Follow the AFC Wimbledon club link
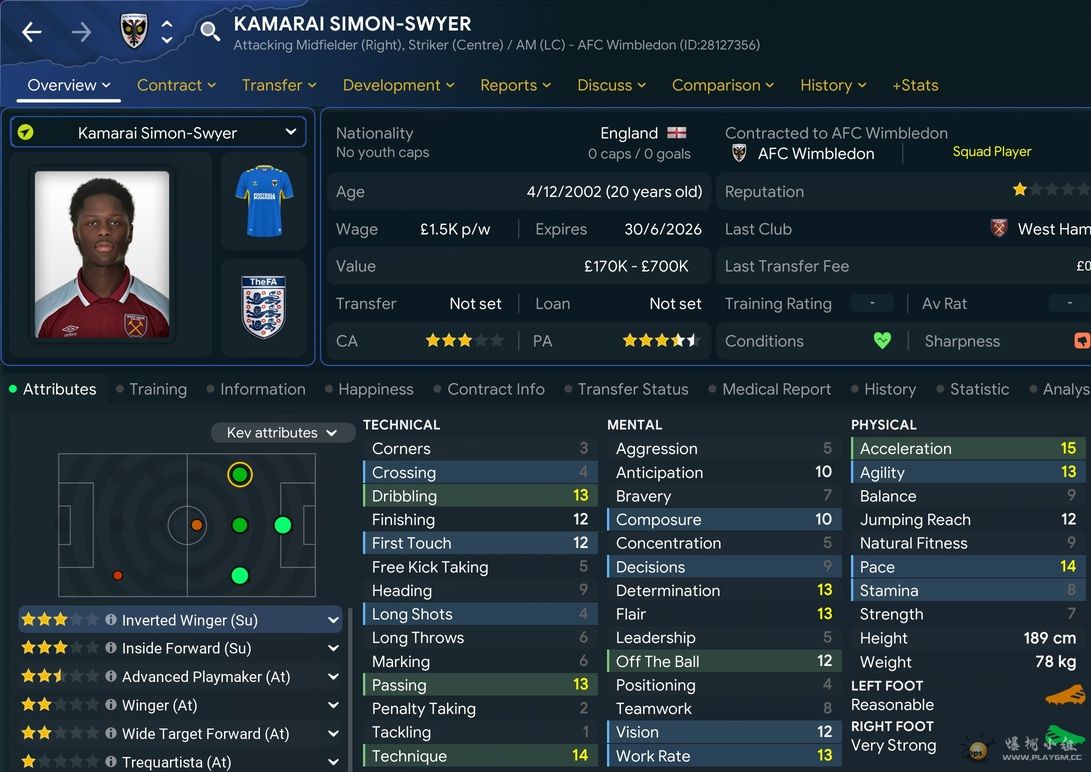The height and width of the screenshot is (772, 1091). (815, 154)
